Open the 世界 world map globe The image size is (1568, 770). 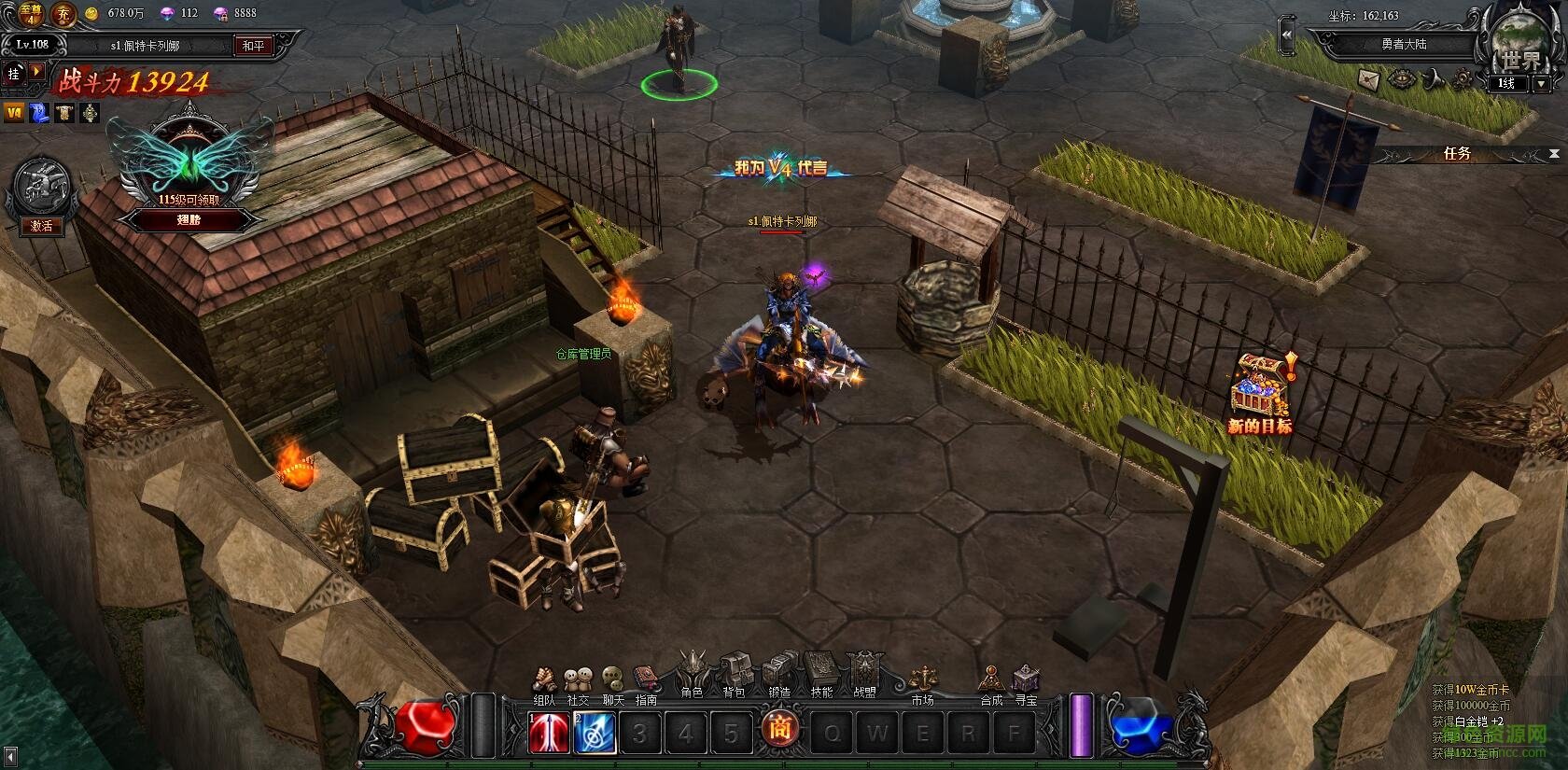pos(1519,47)
